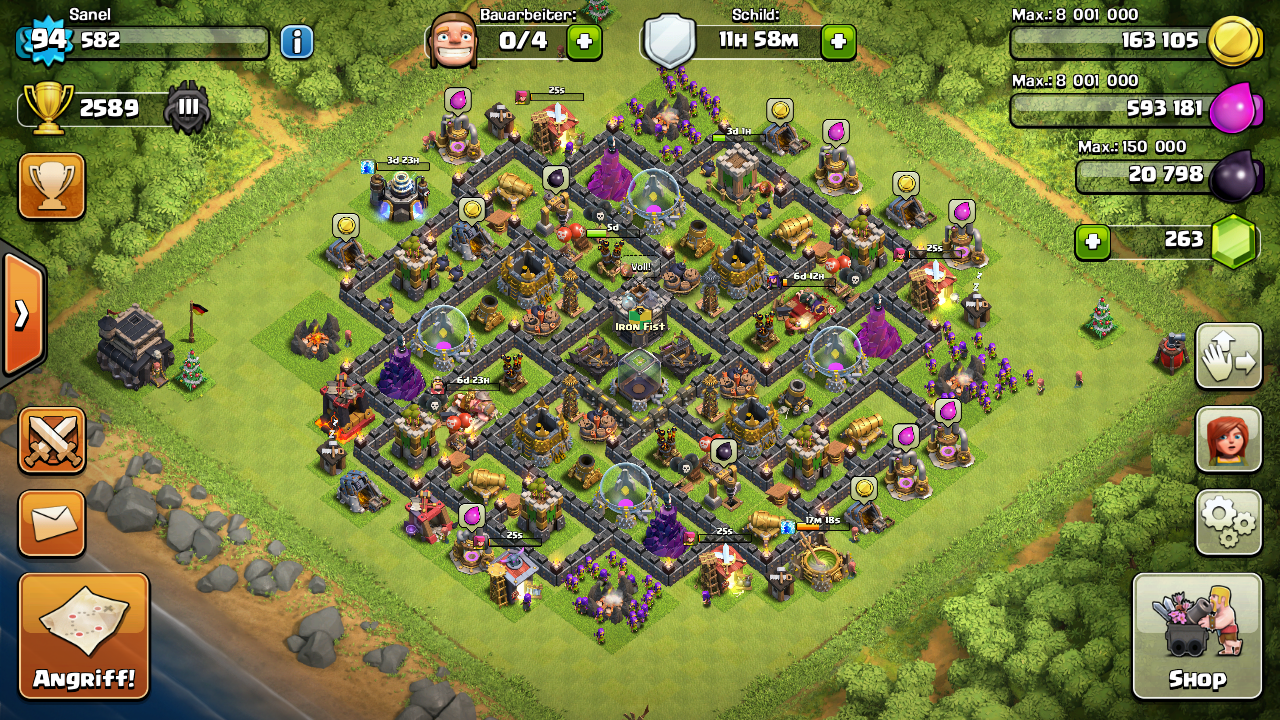This screenshot has width=1280, height=720.
Task: Open the mail envelope inbox
Action: click(x=51, y=523)
